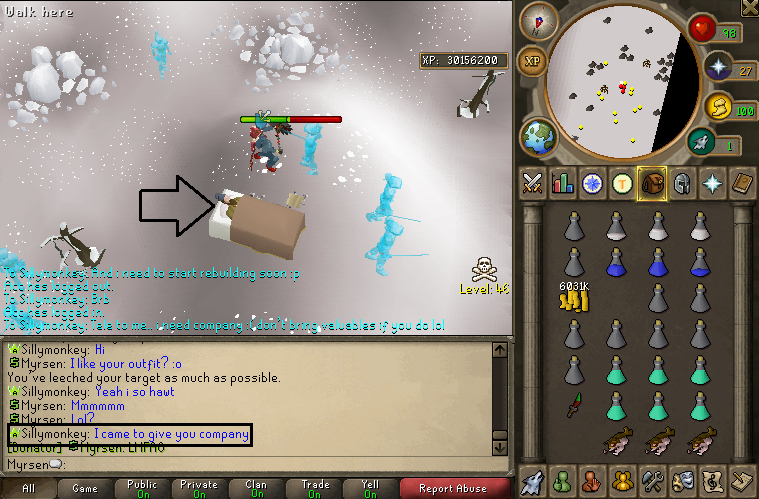This screenshot has width=759, height=499.
Task: Toggle the XP counter button
Action: coord(533,61)
